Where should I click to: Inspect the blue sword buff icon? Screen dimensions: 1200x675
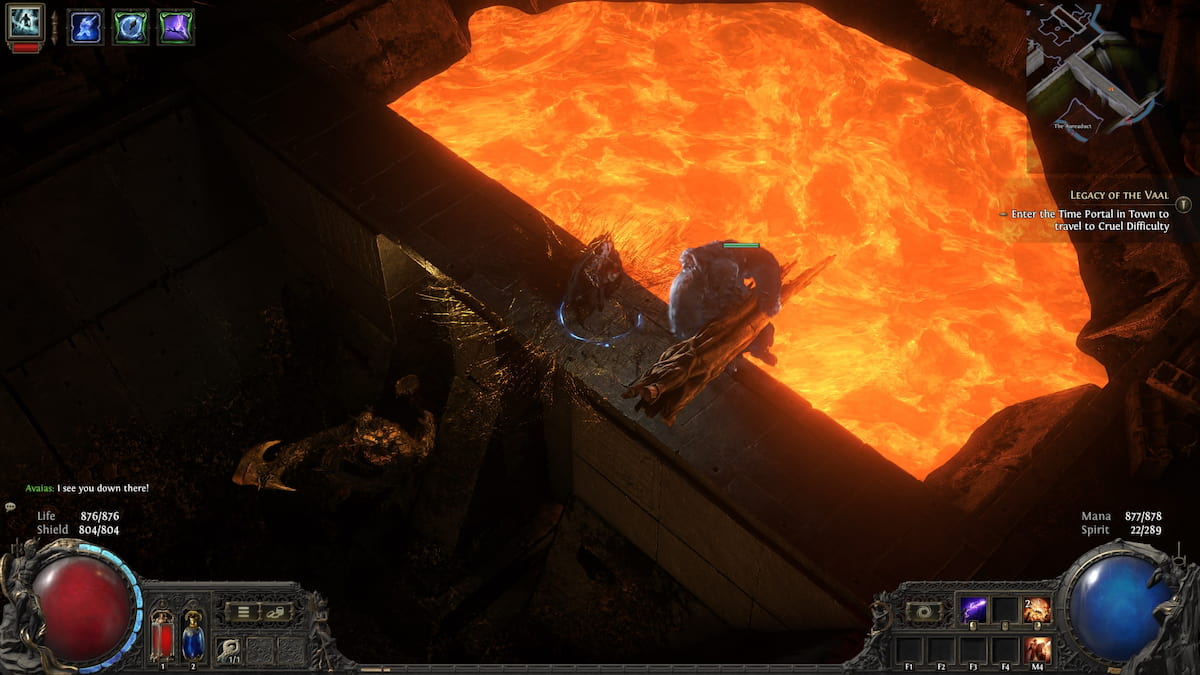85,27
